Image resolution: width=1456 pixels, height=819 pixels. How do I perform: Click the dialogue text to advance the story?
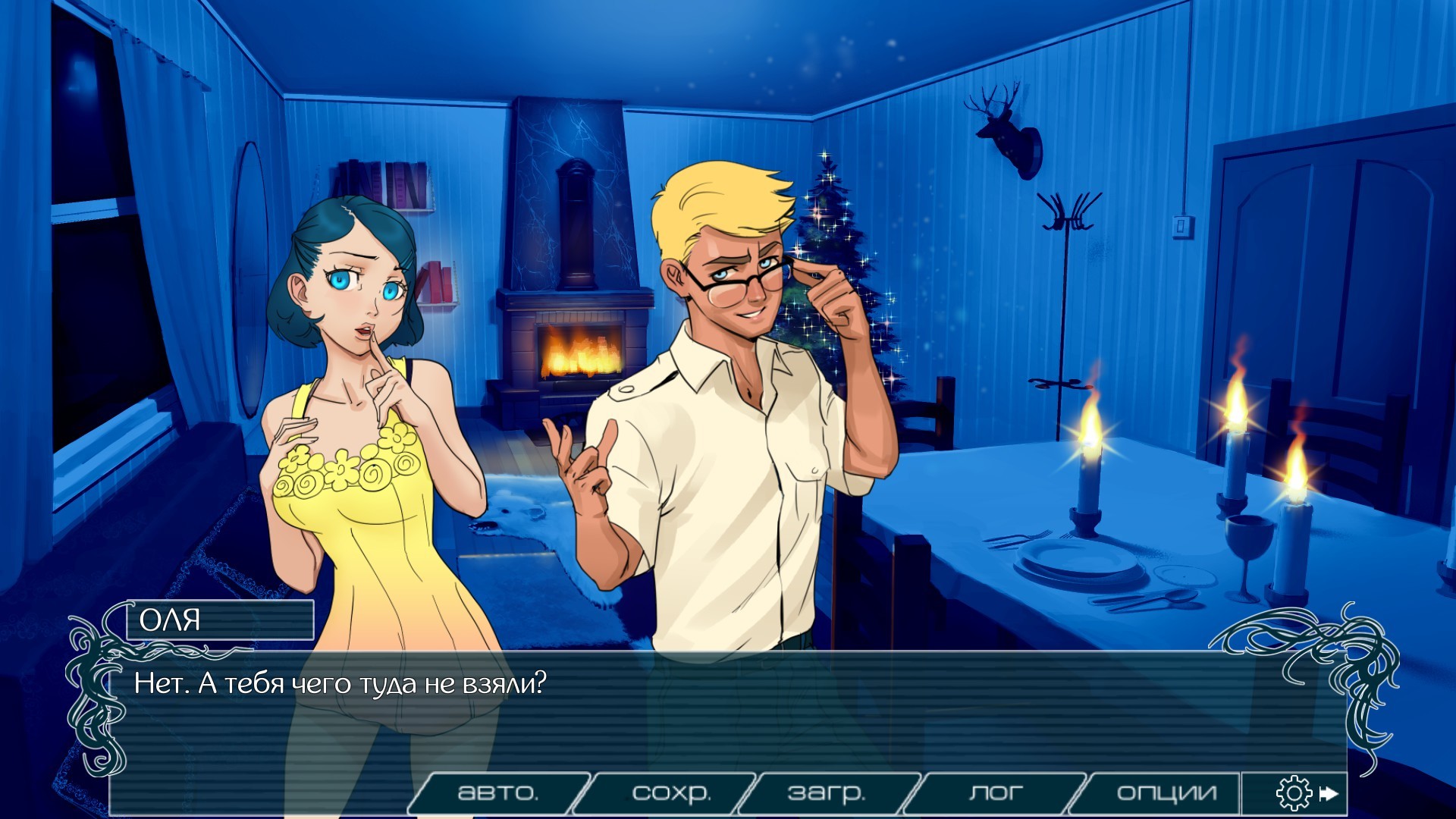[x=341, y=684]
